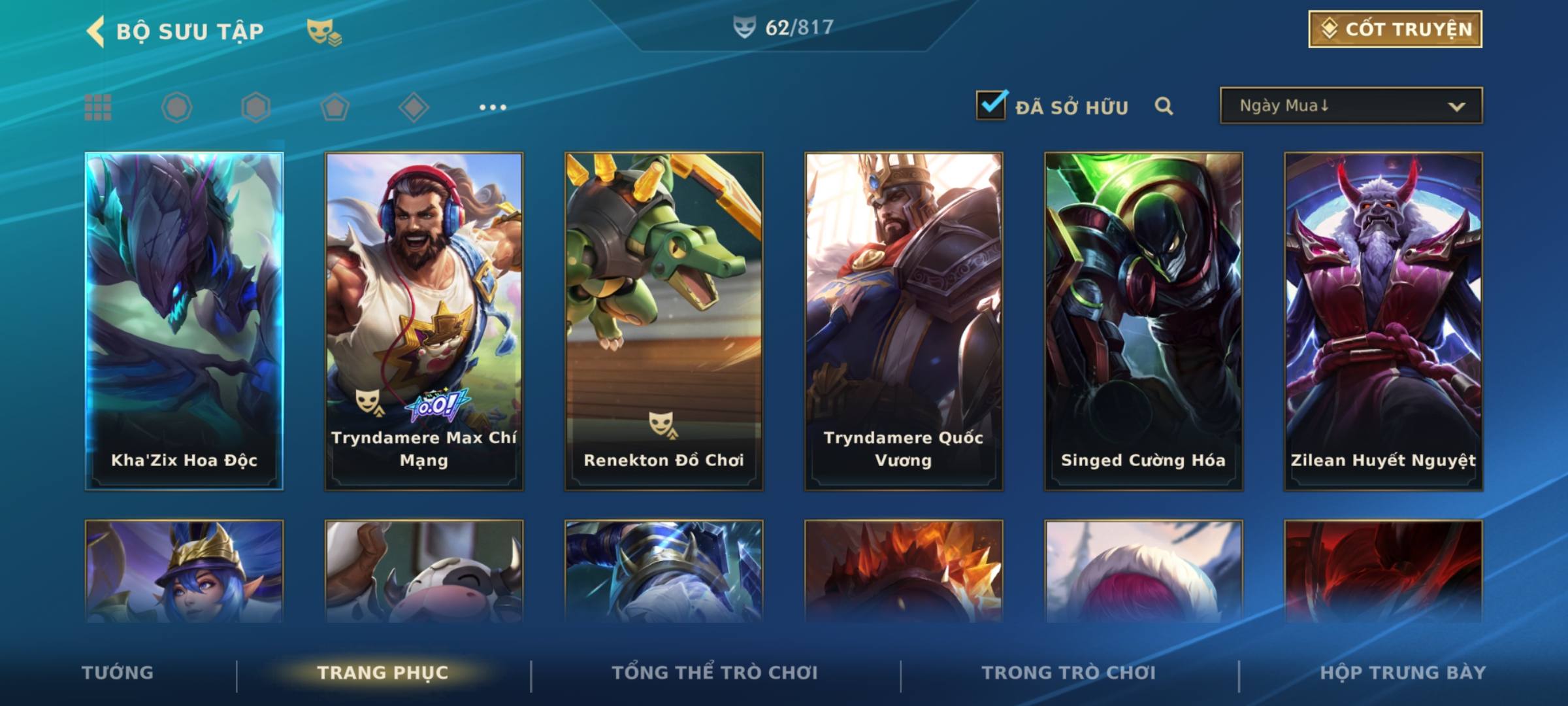This screenshot has width=1568, height=706.
Task: Select the grid all-skins filter icon
Action: [x=98, y=107]
